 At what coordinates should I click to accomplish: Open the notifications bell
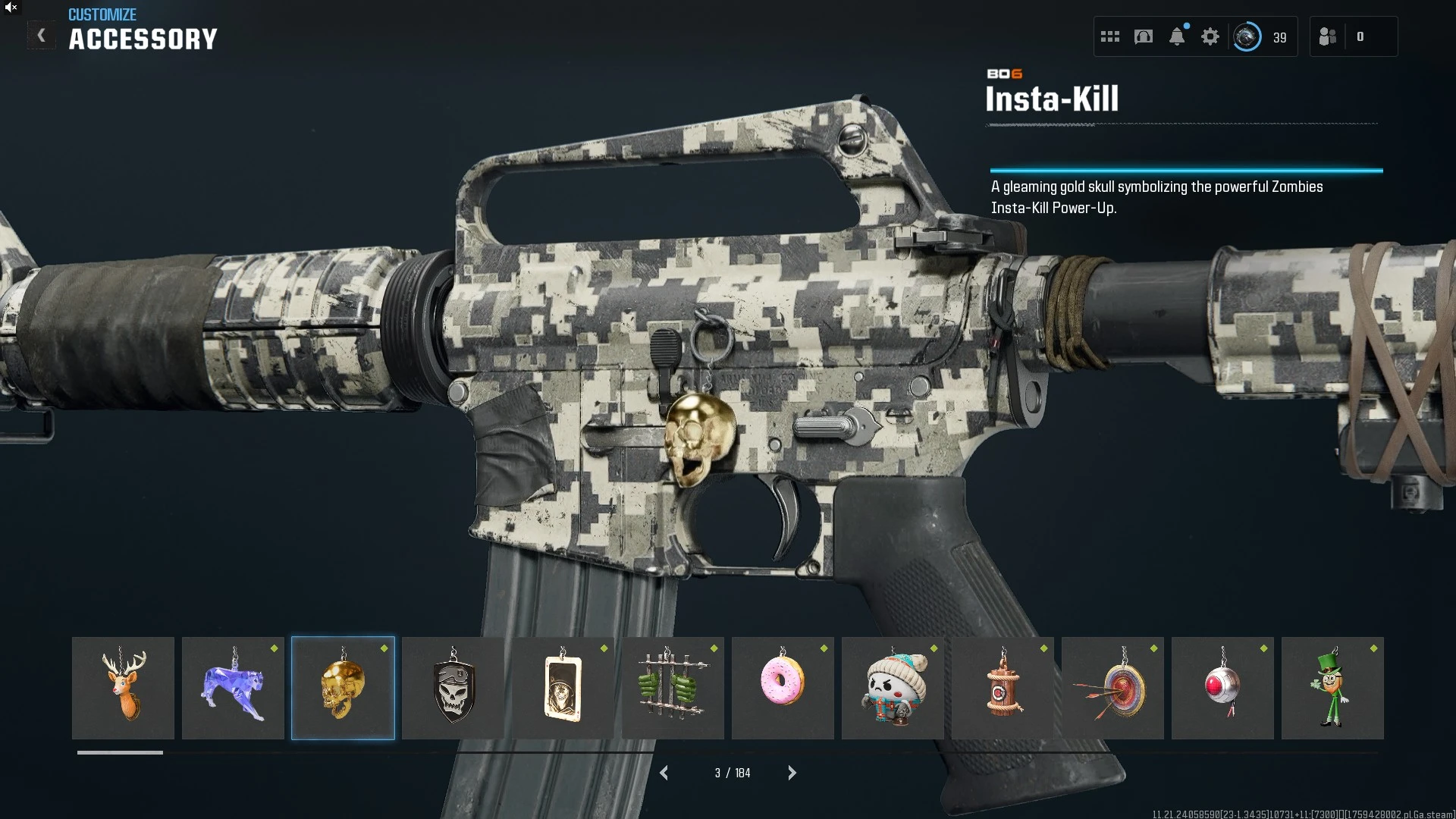click(x=1177, y=36)
